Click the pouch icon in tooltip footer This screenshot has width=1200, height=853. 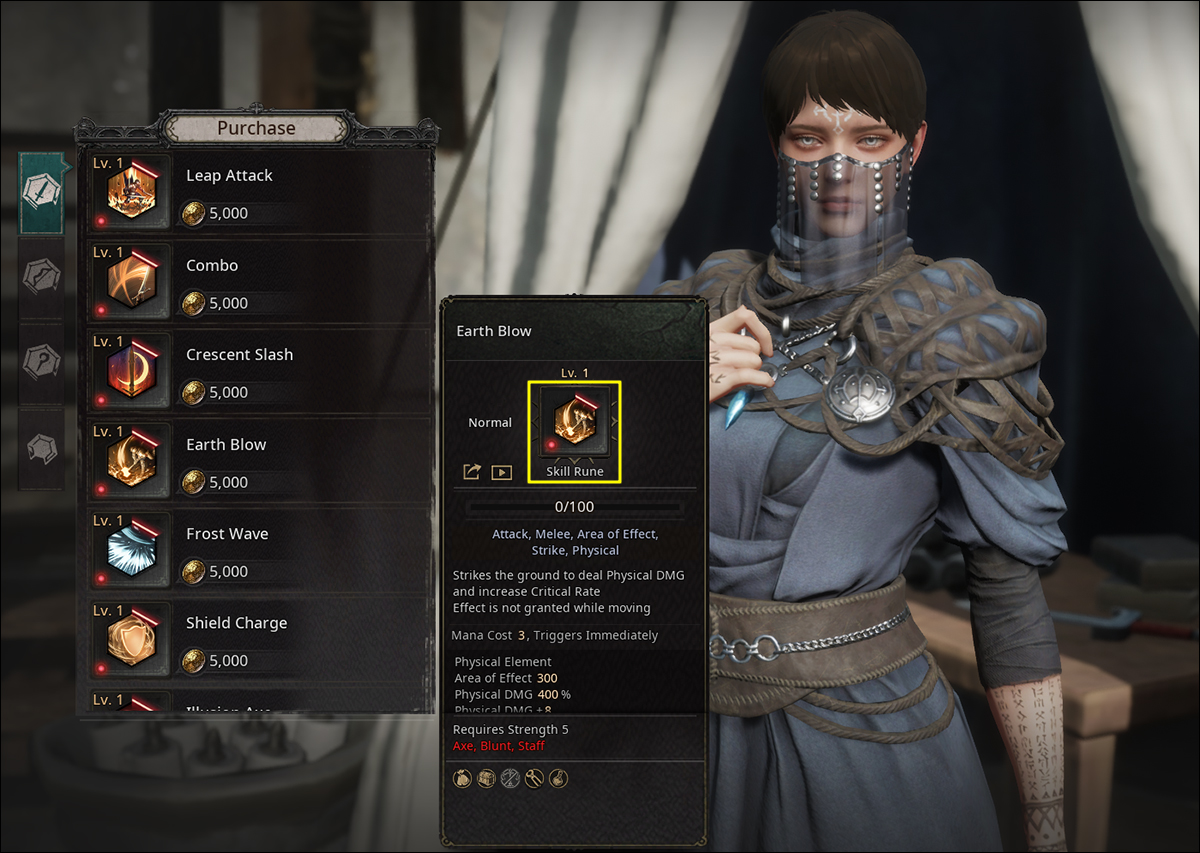[x=463, y=778]
